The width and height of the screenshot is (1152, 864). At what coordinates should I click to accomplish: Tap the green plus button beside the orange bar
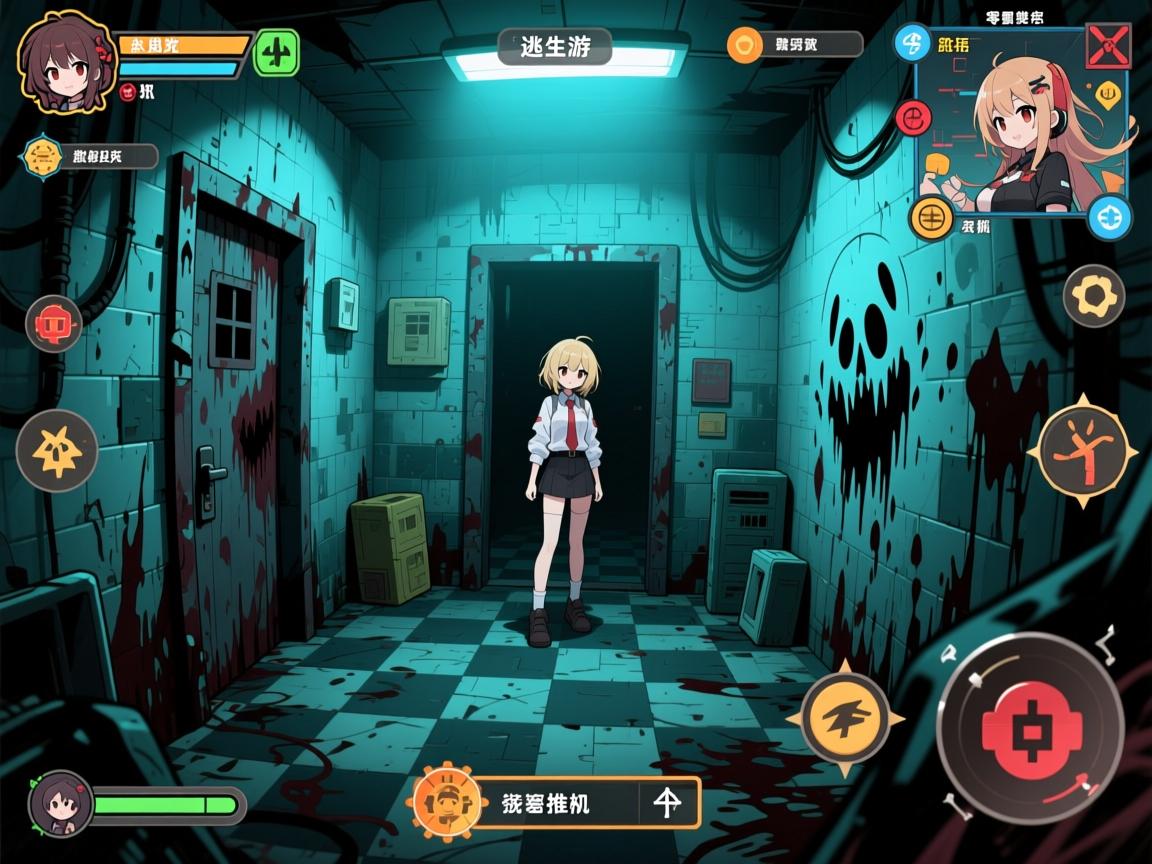277,52
